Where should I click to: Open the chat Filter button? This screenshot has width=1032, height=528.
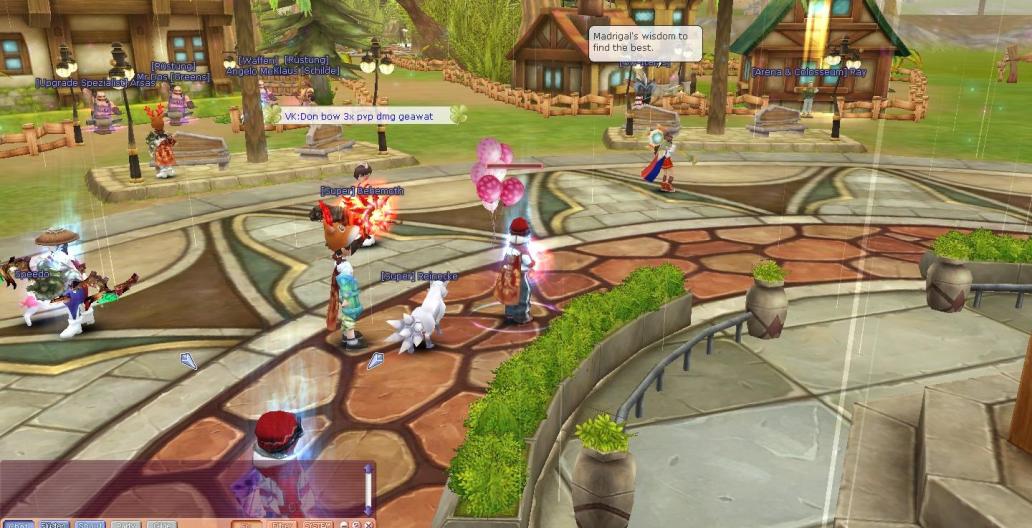coord(283,525)
